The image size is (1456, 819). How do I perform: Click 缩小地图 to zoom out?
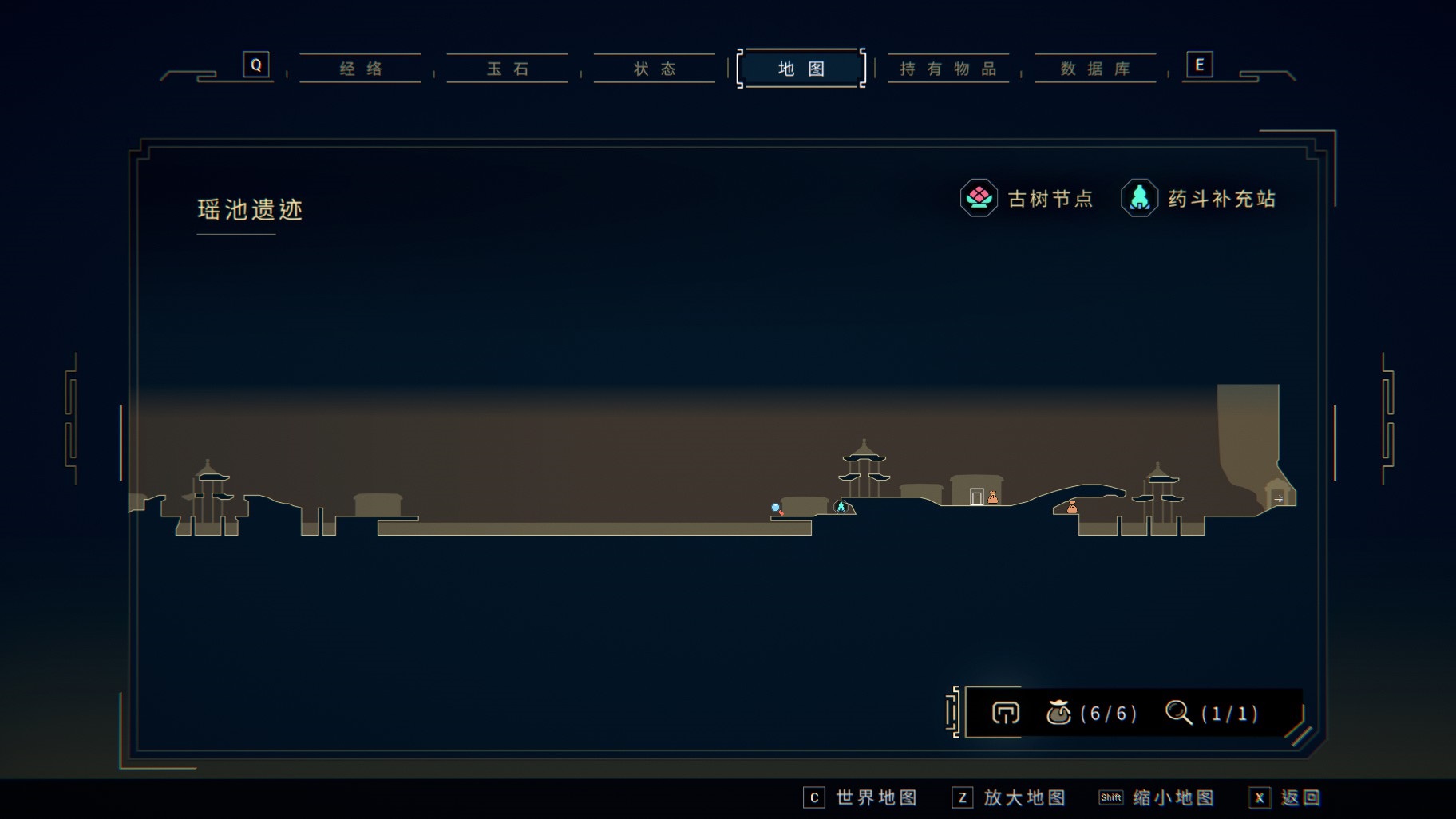pos(1157,797)
